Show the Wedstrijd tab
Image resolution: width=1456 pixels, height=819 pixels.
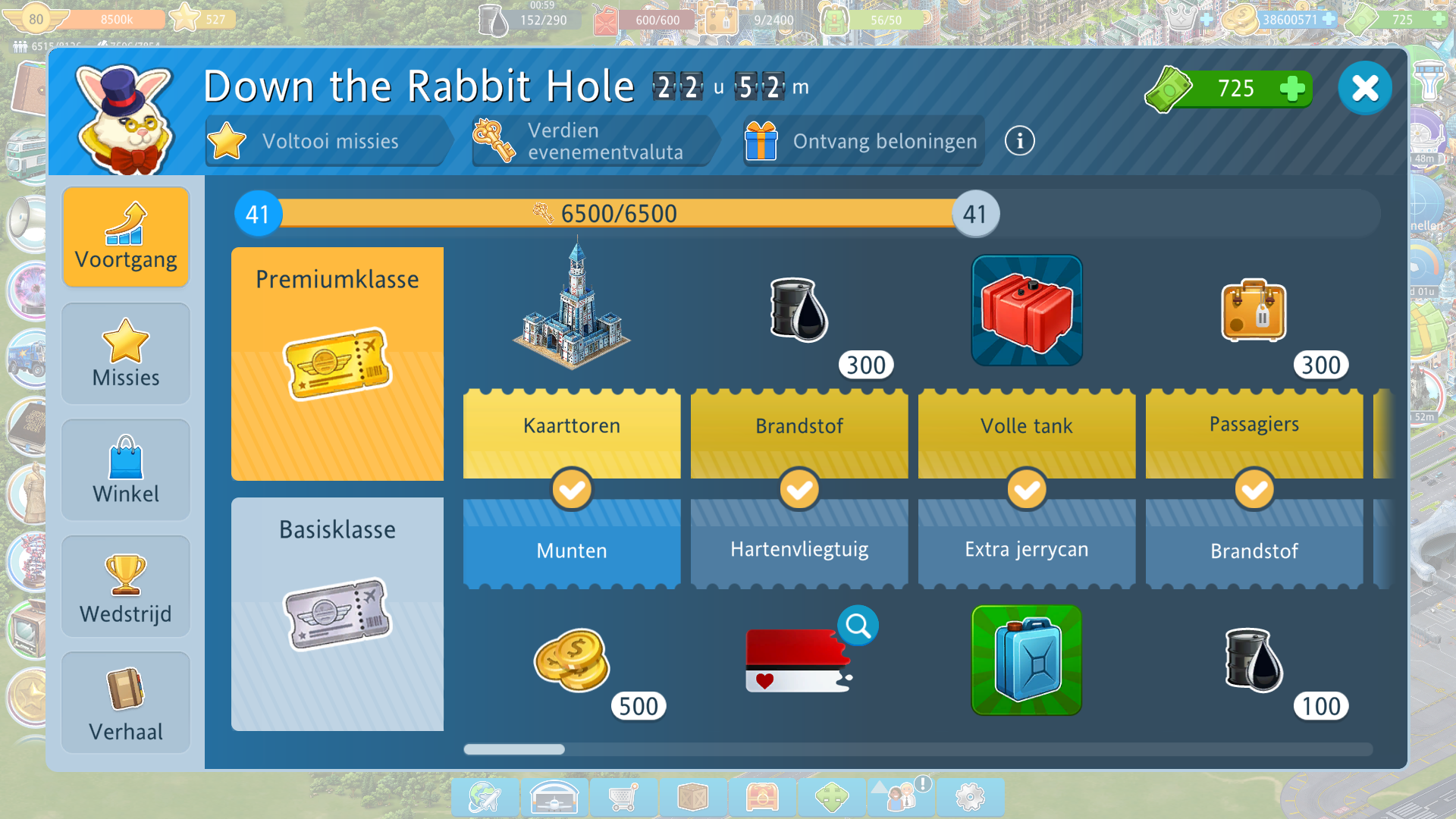tap(126, 587)
